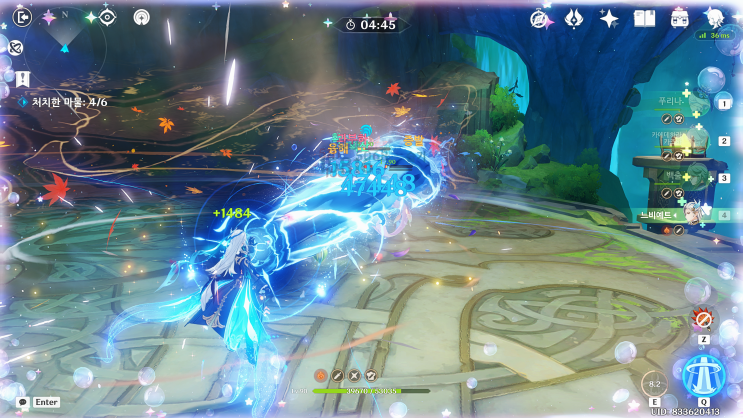The height and width of the screenshot is (418, 743).
Task: Open the backpack inventory icon
Action: 679,18
